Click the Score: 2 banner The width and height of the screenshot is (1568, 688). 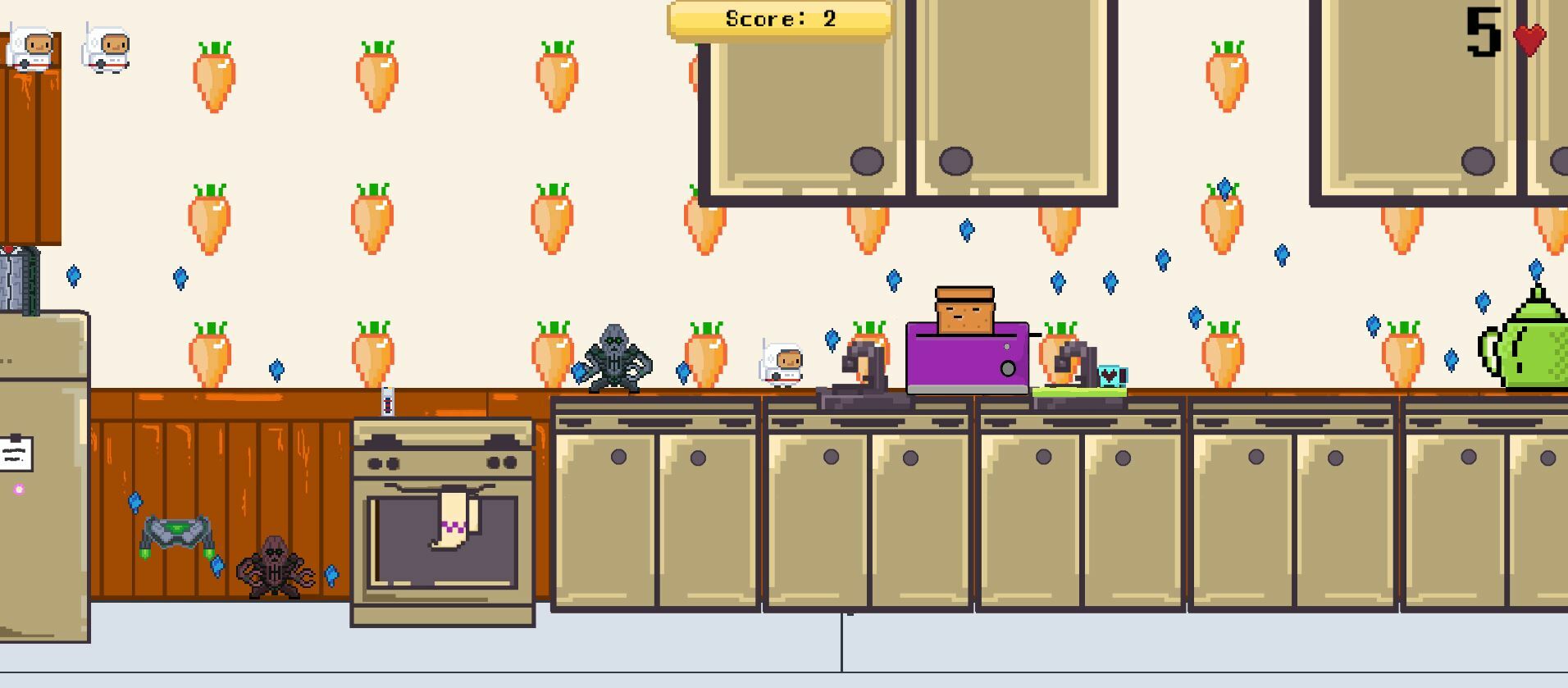coord(779,19)
